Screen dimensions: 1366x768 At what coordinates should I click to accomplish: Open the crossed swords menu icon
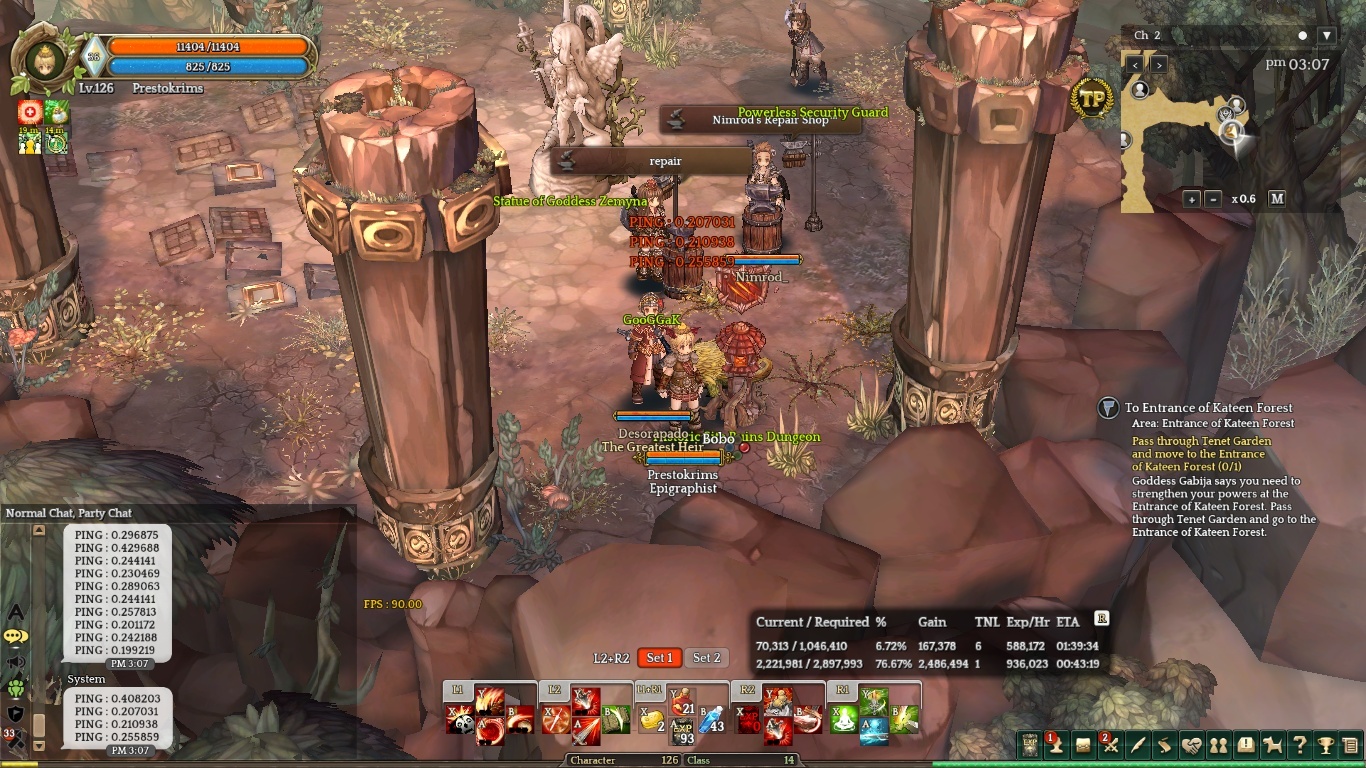click(x=1111, y=745)
